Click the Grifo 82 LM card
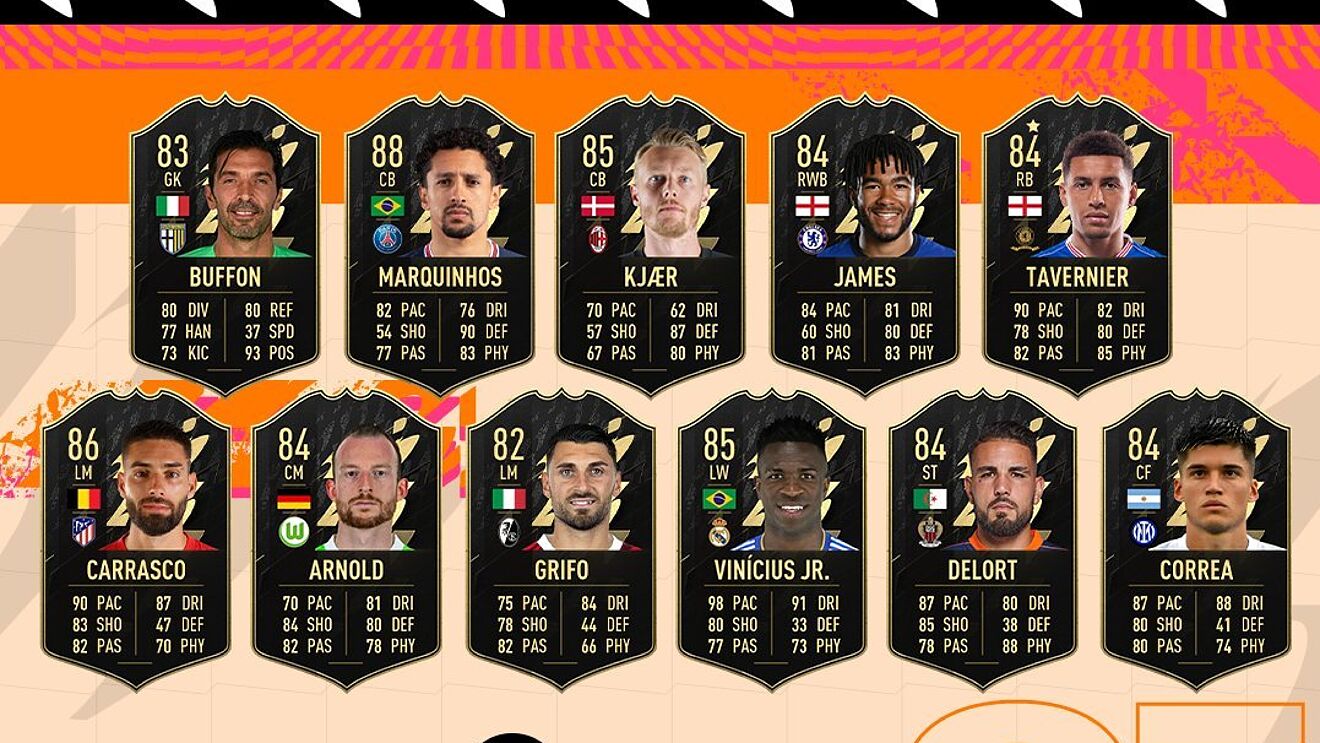1320x743 pixels. [561, 540]
